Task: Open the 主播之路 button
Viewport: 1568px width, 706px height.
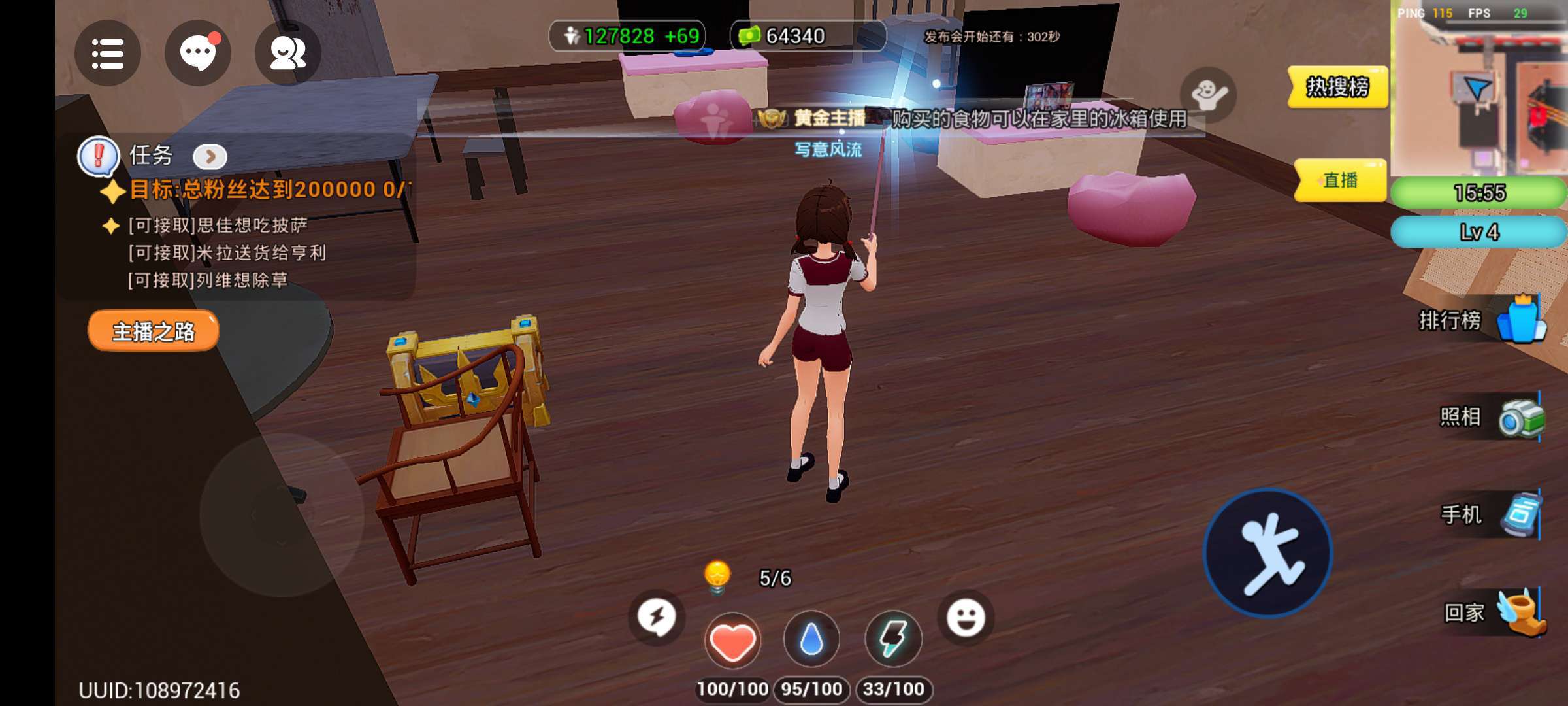Action: (x=154, y=331)
